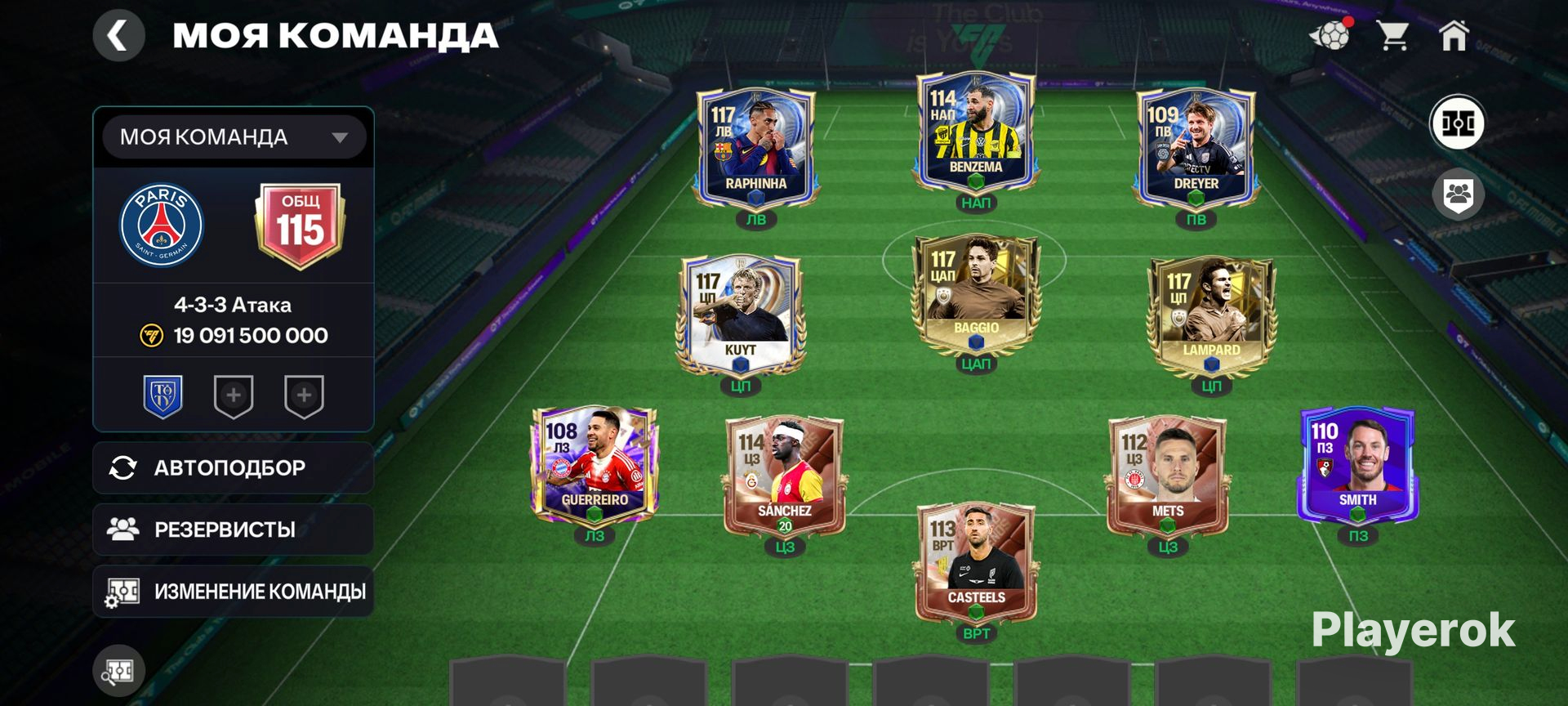Go back using the arrow button
This screenshot has height=706, width=1568.
tap(118, 36)
